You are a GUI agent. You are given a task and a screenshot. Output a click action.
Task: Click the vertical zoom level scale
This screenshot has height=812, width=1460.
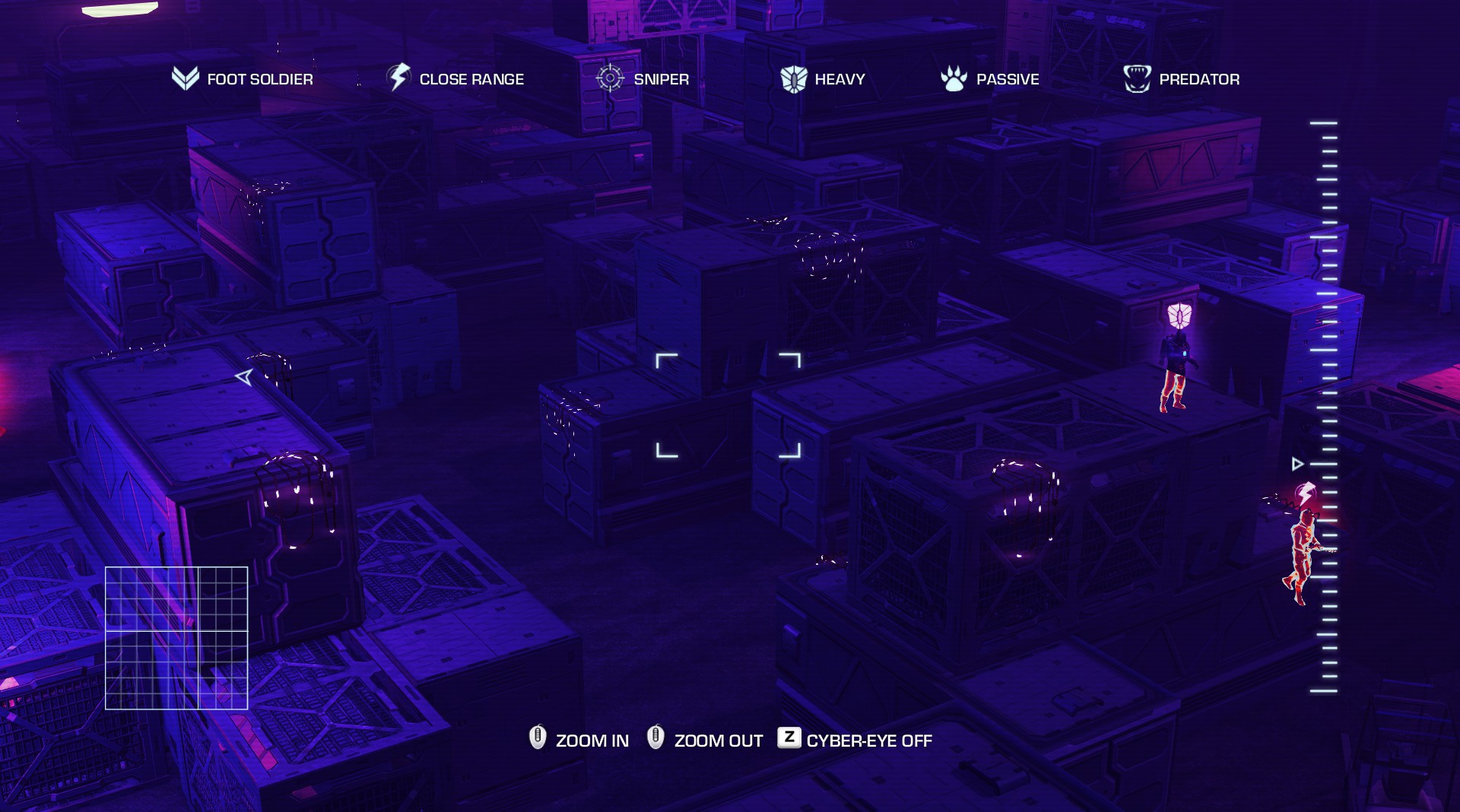tap(1324, 407)
